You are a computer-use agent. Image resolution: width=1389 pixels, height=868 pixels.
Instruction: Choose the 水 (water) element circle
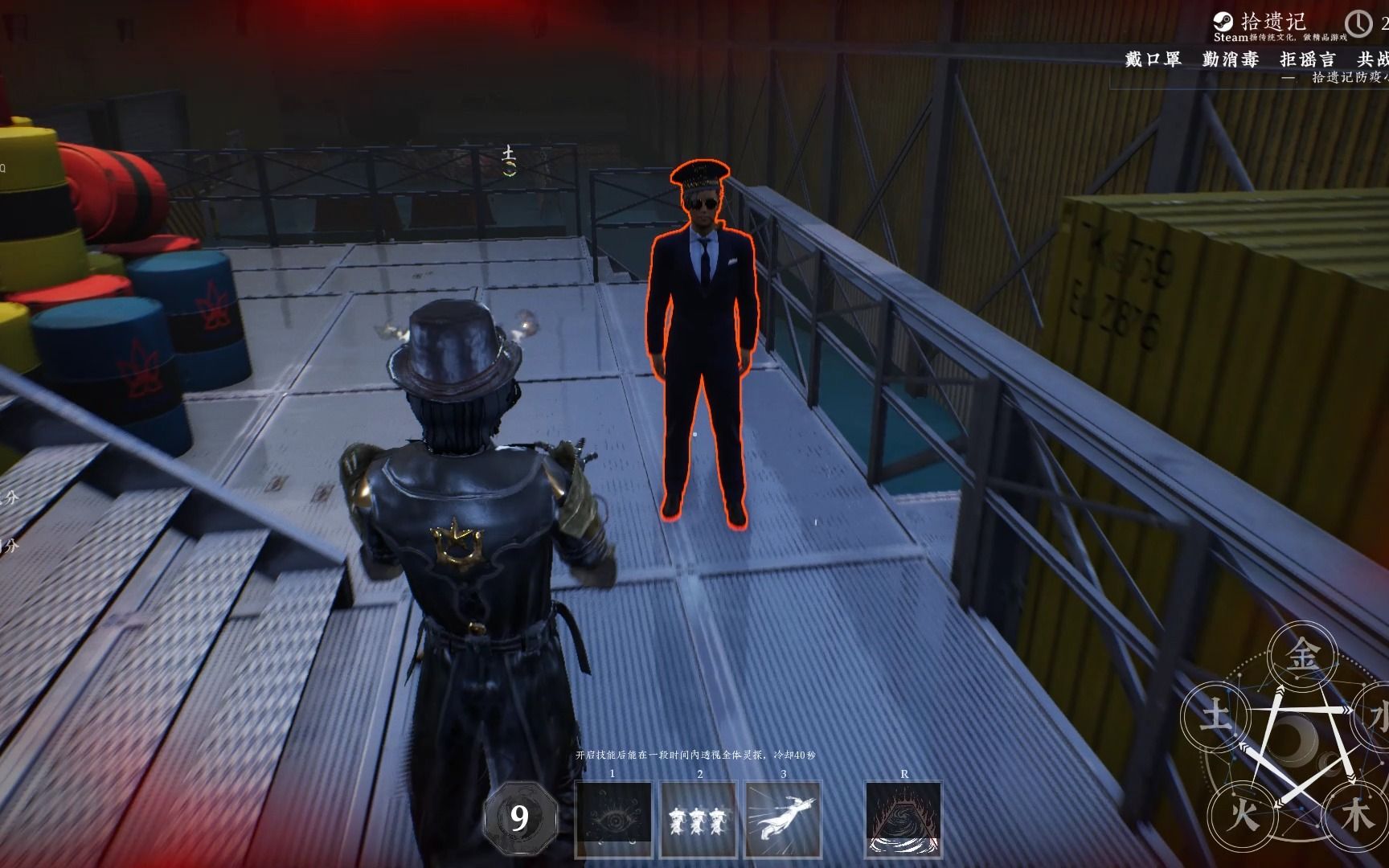point(1376,714)
